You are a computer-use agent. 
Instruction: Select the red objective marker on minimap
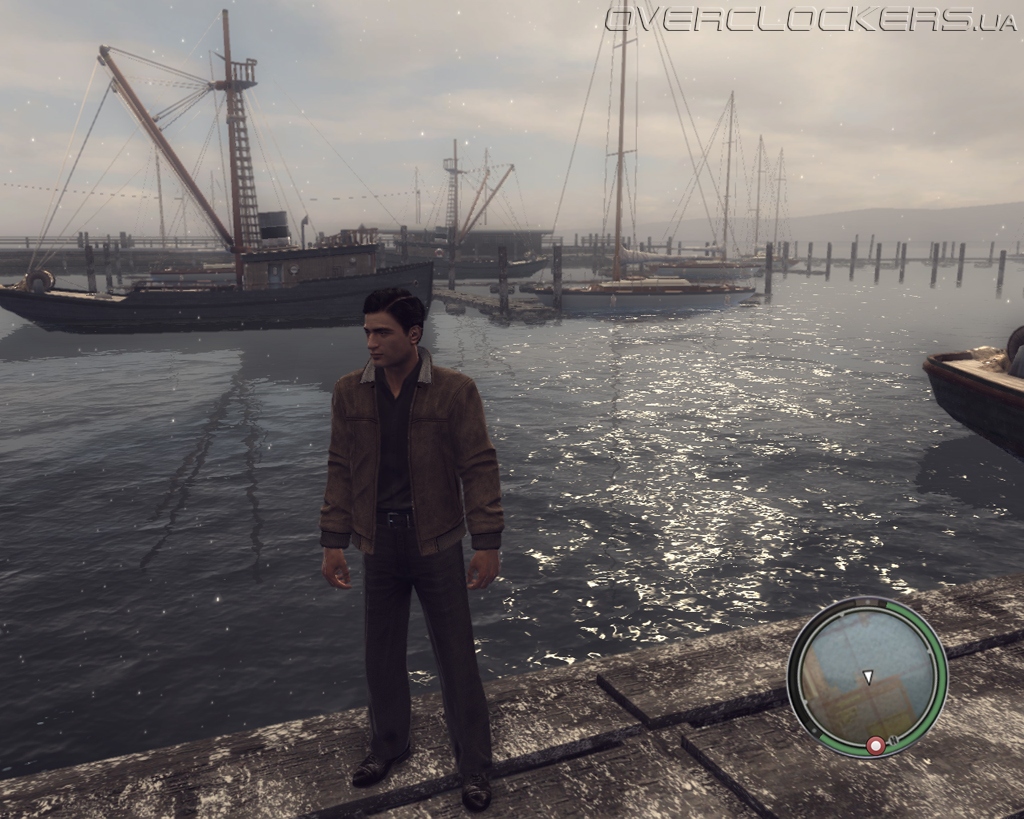(x=875, y=745)
